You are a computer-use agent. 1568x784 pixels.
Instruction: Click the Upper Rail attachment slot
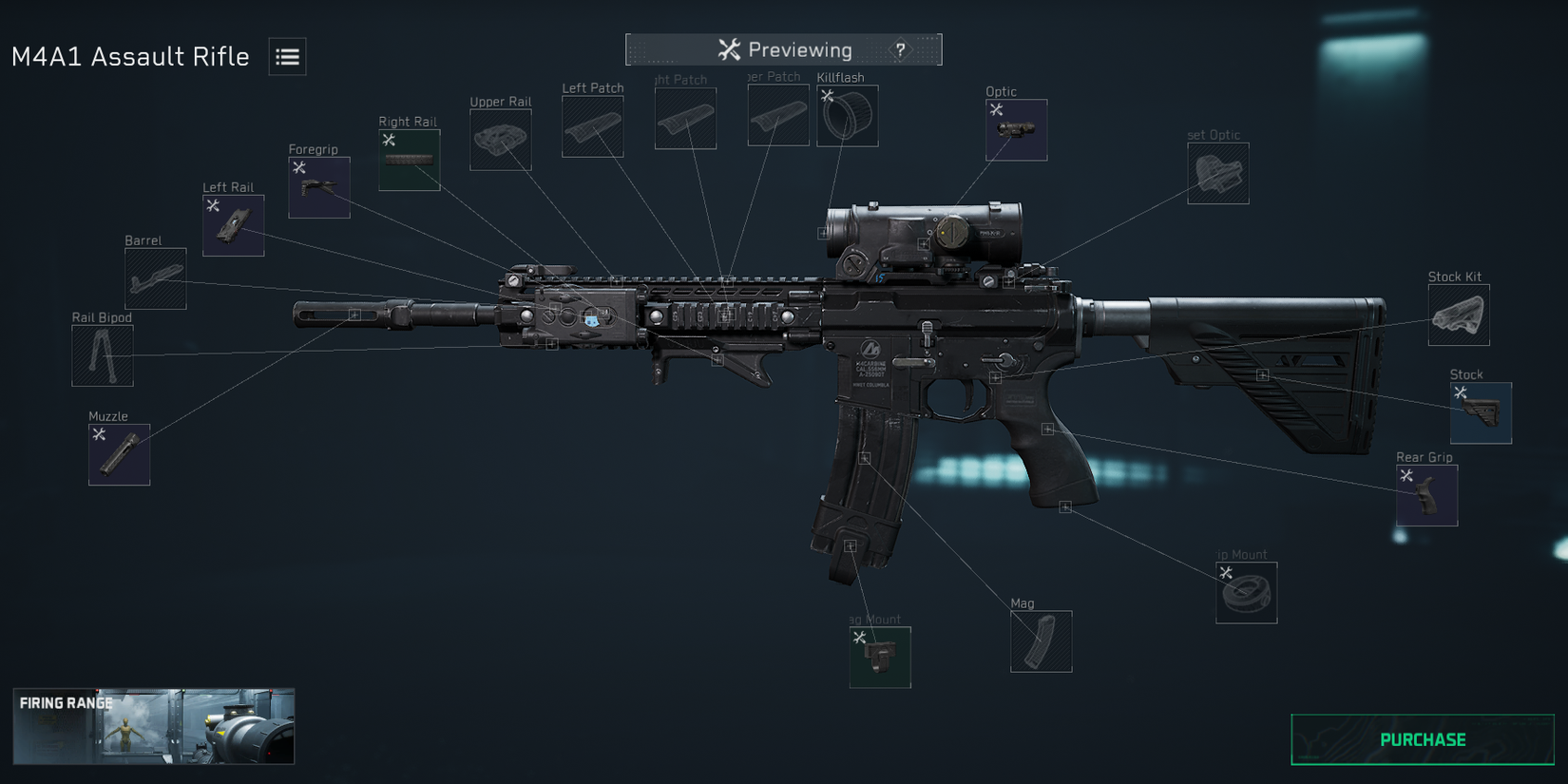click(x=500, y=138)
